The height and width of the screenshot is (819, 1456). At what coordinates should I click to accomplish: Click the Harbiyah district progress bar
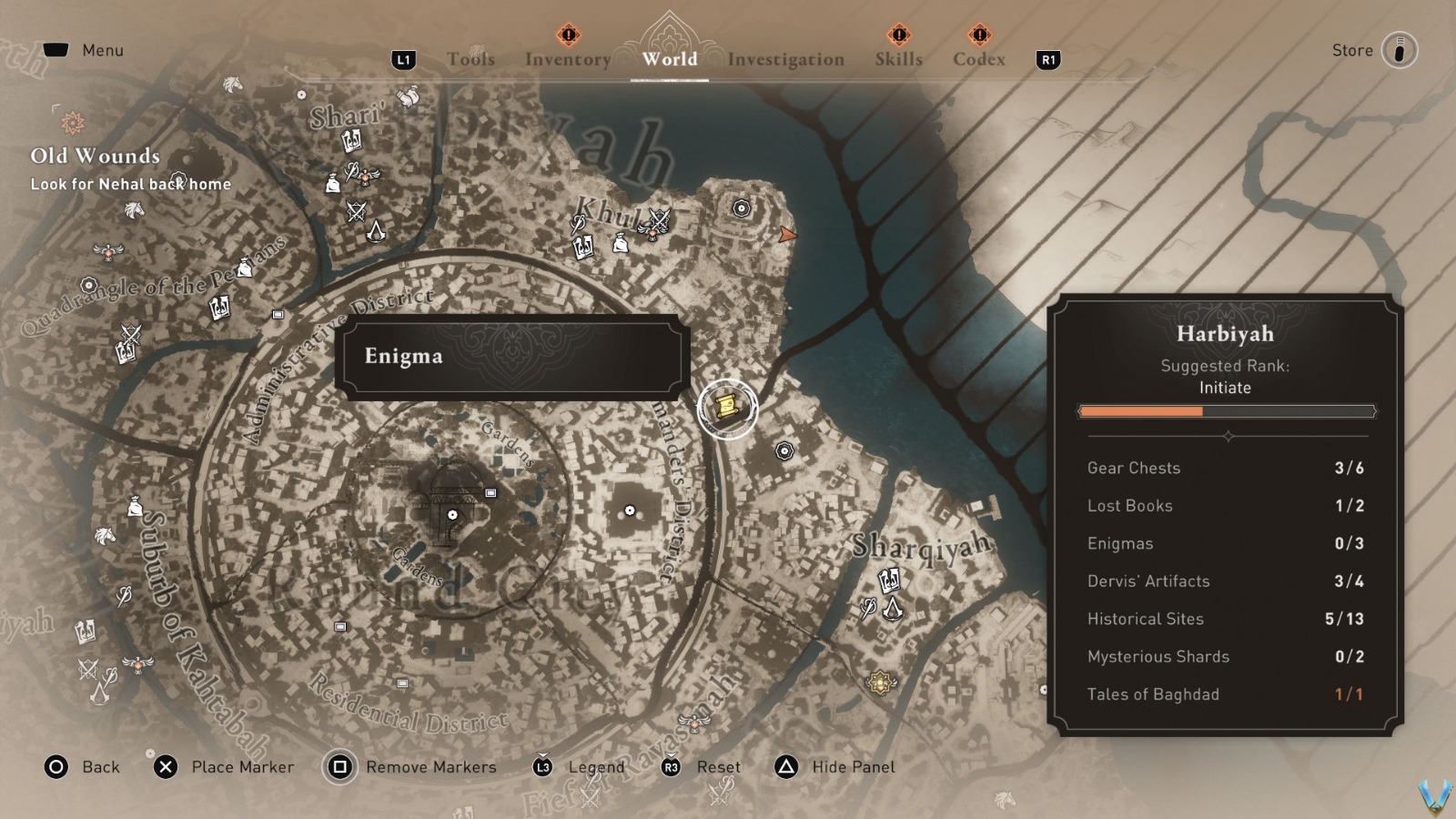point(1226,411)
